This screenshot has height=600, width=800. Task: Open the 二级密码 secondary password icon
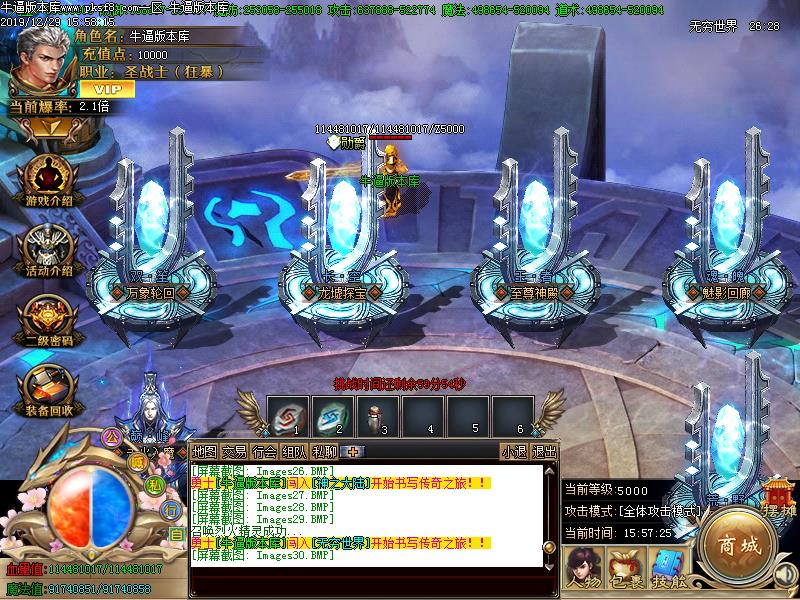click(48, 318)
